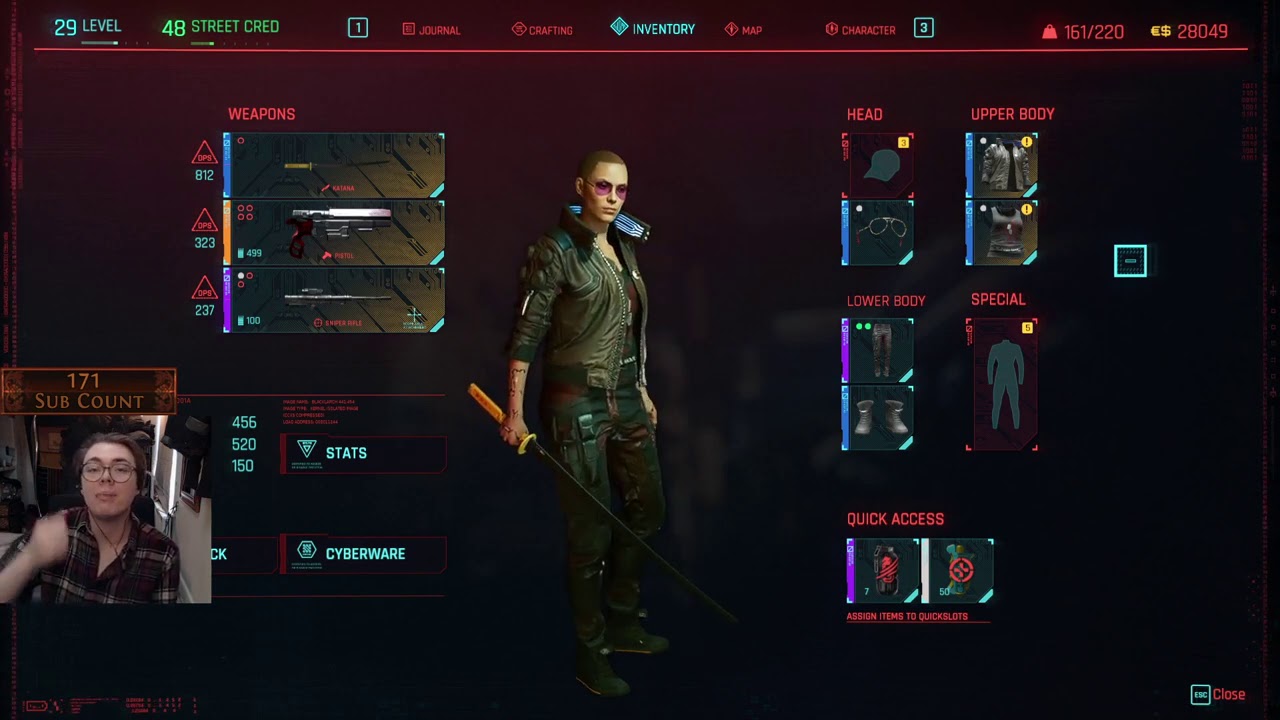Choose the jacket upper body slot
The width and height of the screenshot is (1280, 720).
(1002, 165)
